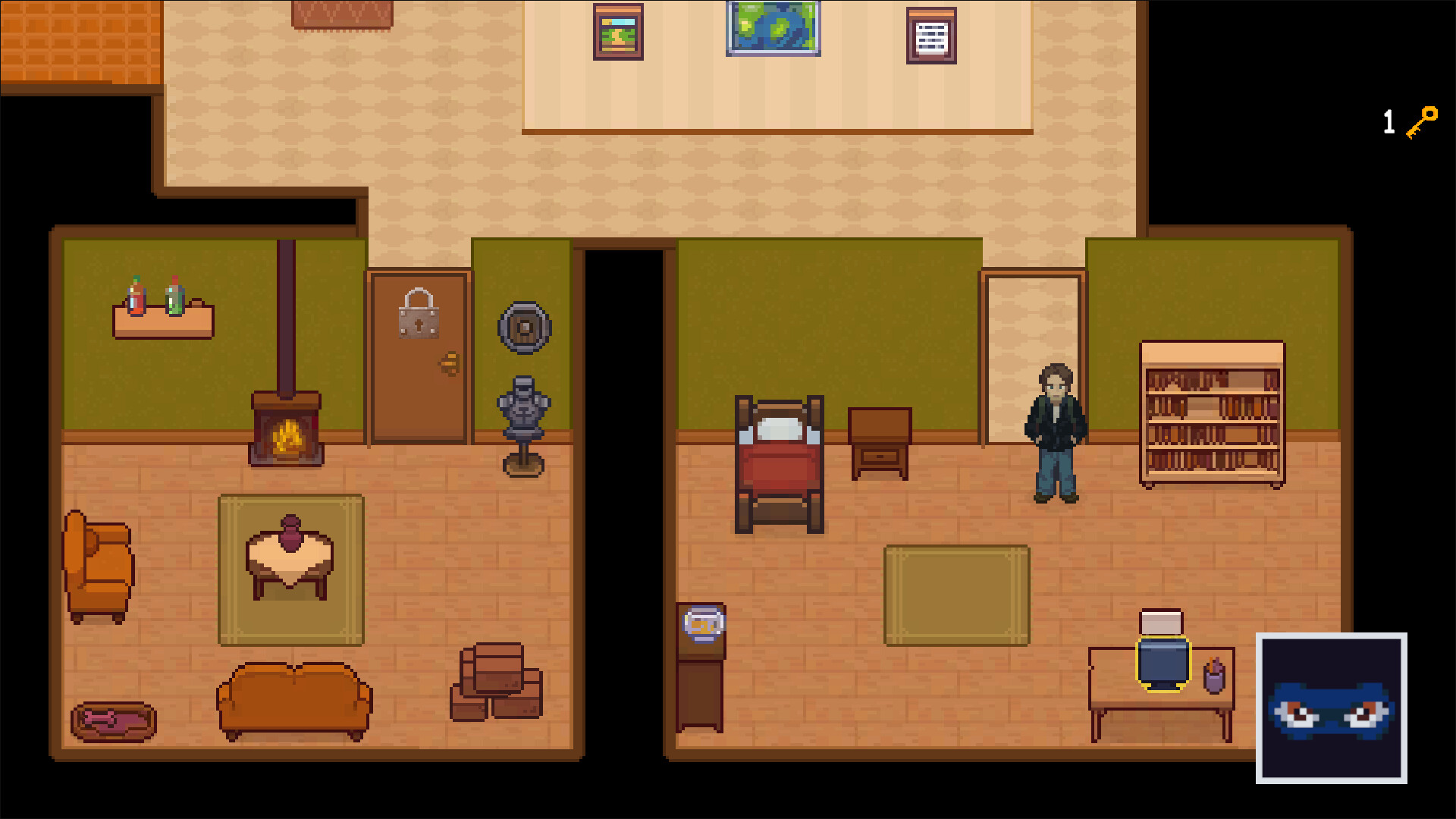Open the fishbowl on the stand
The height and width of the screenshot is (819, 1456).
701,623
